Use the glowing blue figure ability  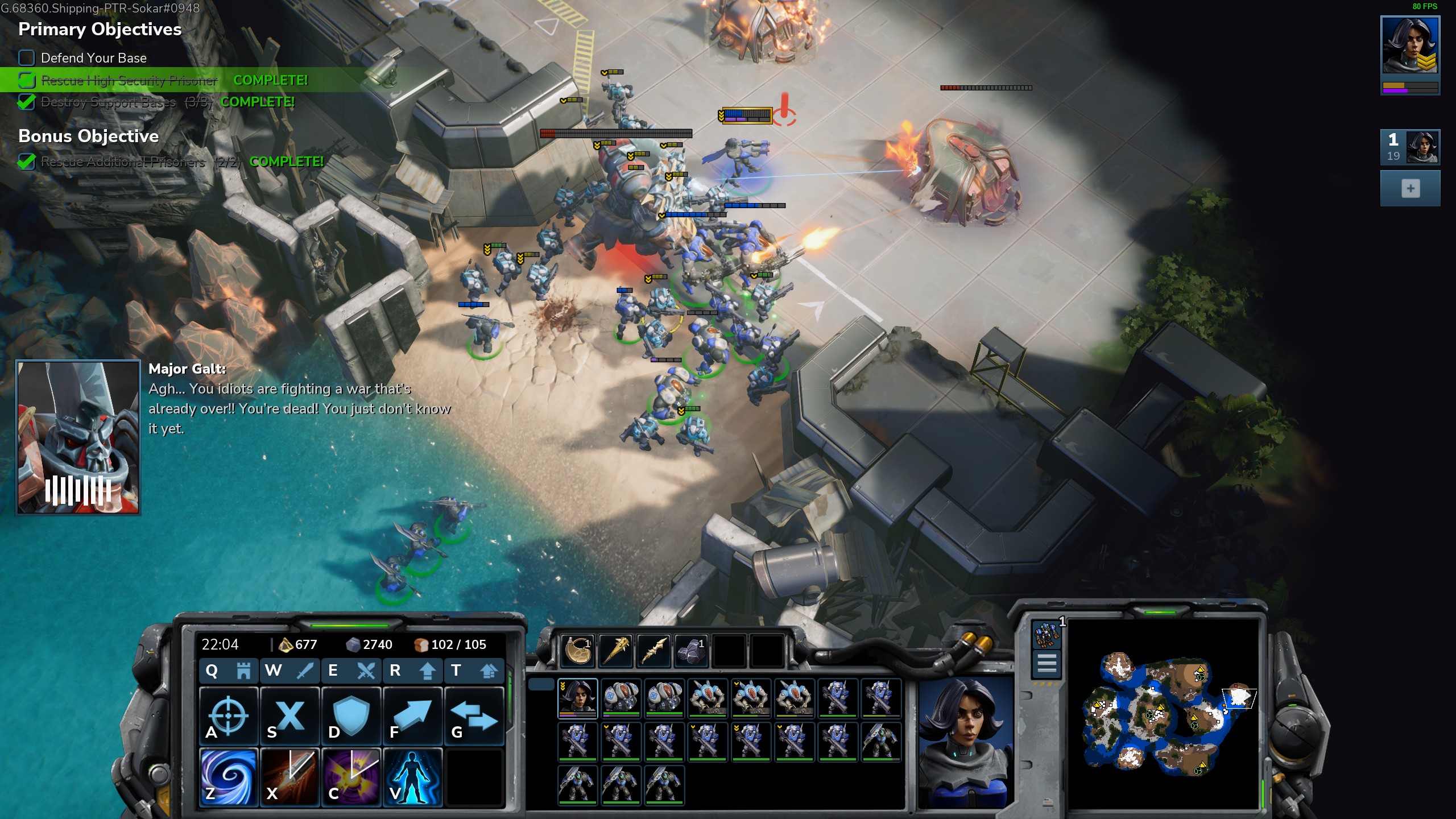[413, 777]
